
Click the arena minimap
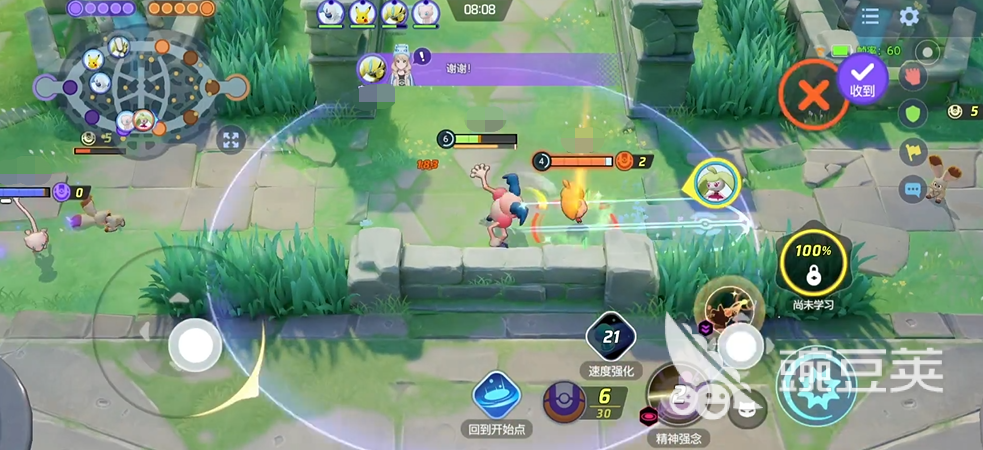(140, 88)
